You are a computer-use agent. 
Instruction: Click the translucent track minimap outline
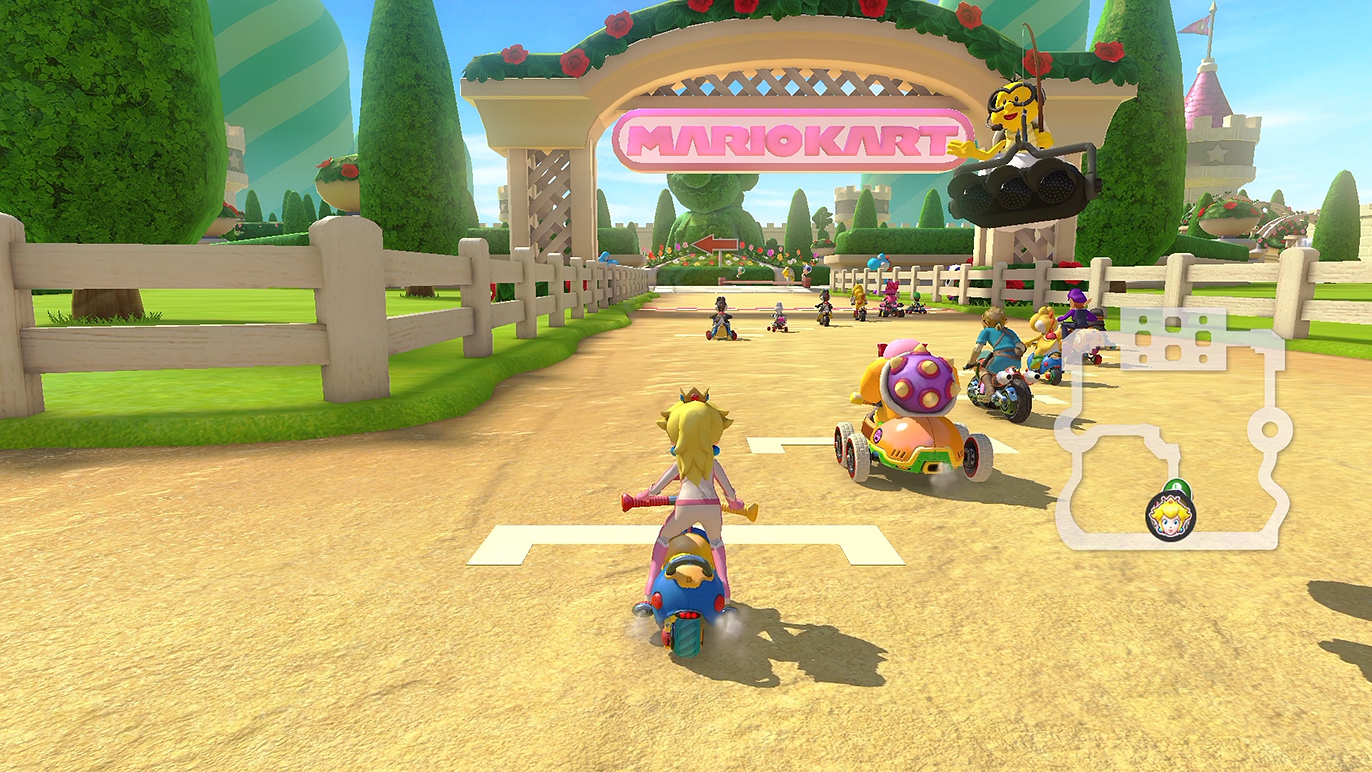(x=1270, y=431)
